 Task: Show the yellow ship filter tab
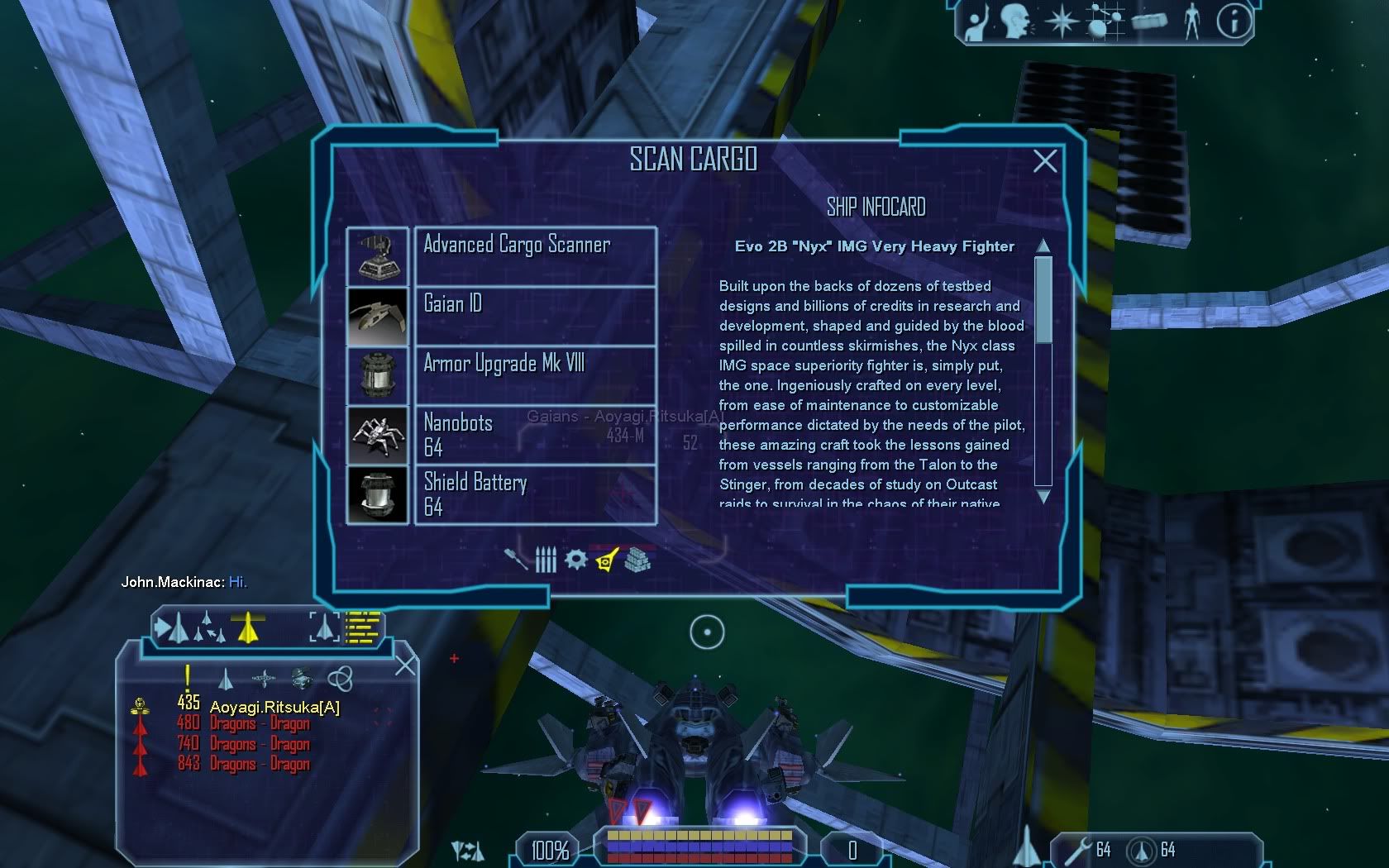[x=607, y=560]
